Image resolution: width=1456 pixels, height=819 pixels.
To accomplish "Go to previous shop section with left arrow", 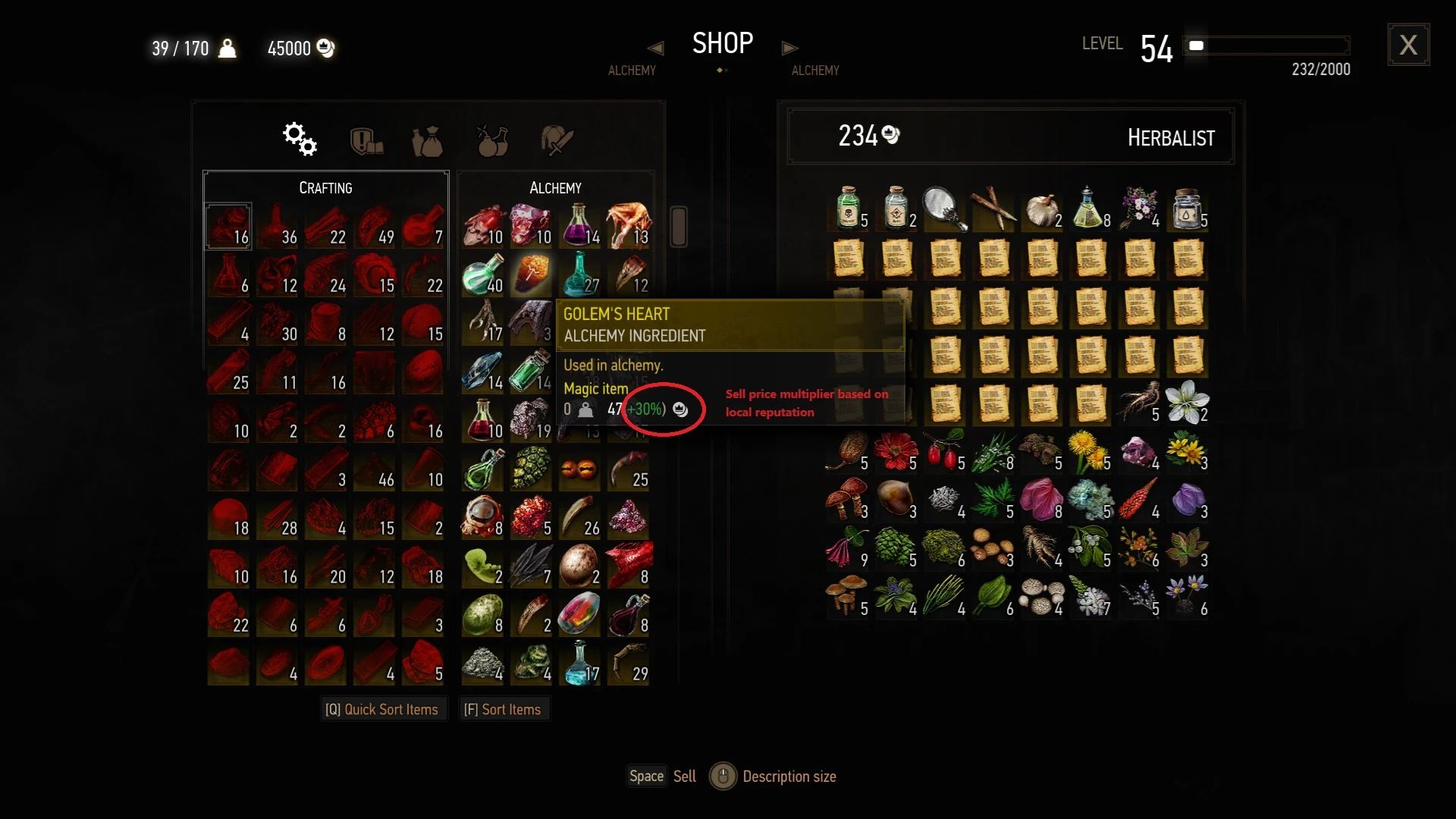I will [656, 49].
